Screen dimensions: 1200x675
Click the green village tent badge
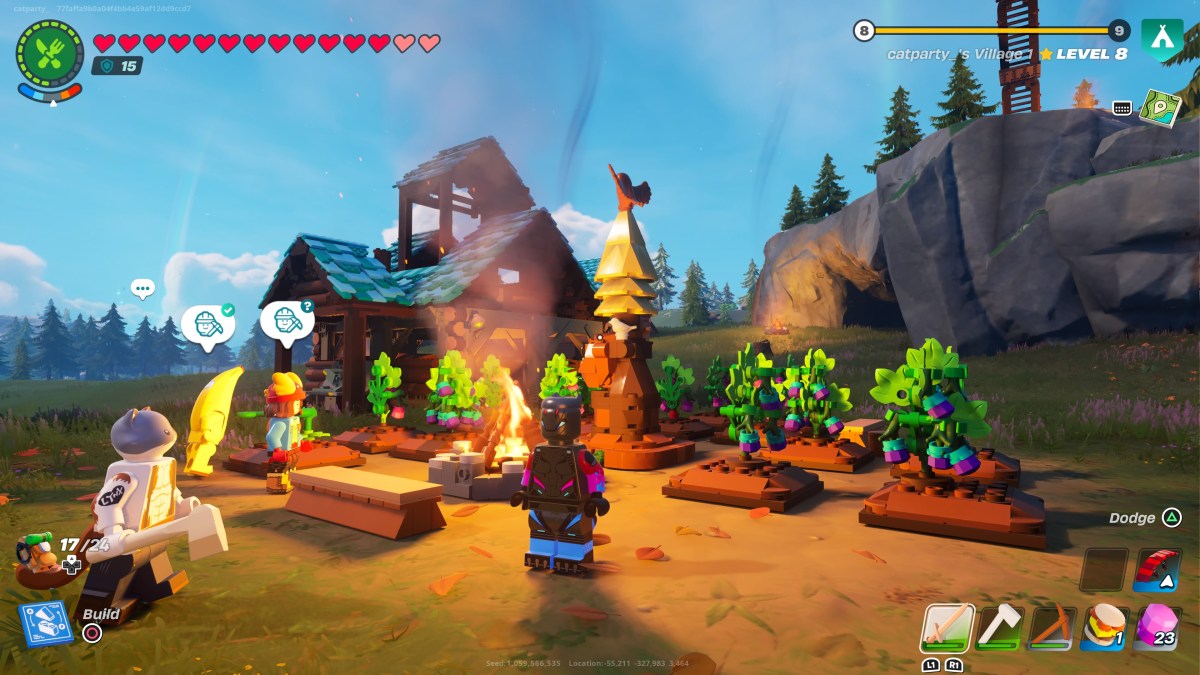pyautogui.click(x=1161, y=37)
